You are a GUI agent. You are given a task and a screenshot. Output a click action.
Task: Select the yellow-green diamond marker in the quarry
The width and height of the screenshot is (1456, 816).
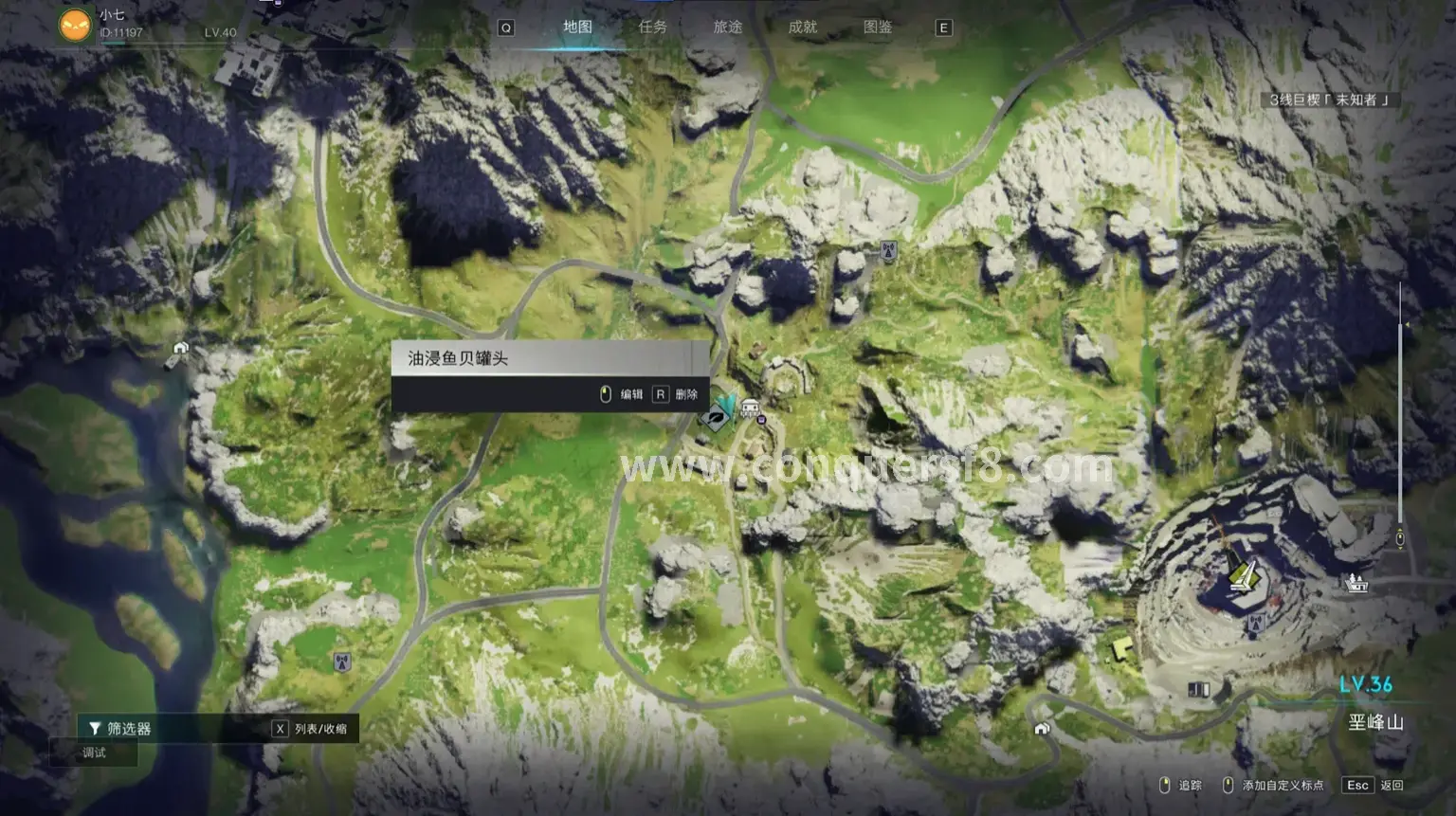click(1243, 574)
